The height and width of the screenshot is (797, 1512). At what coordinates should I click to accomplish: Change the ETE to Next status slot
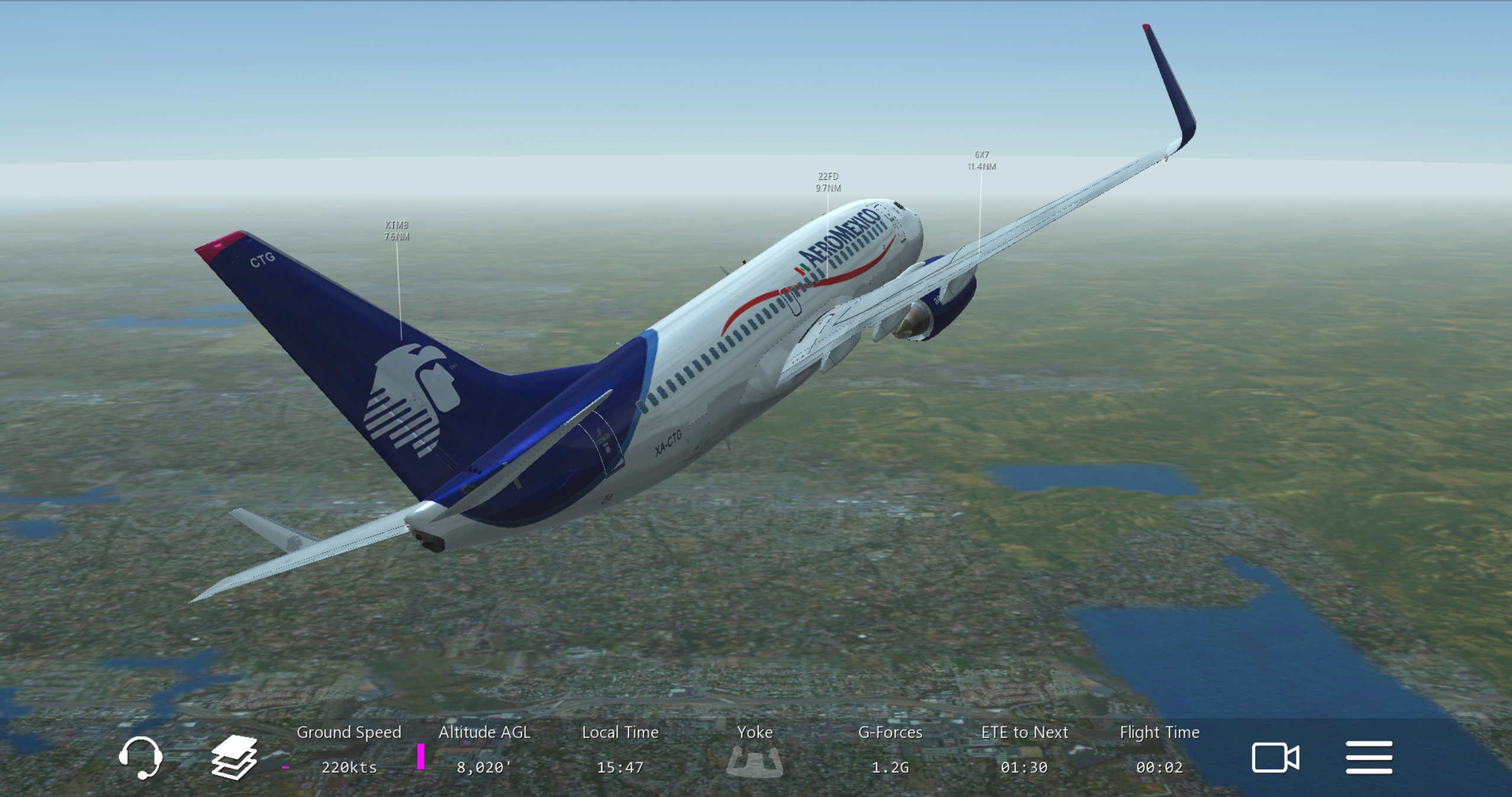[x=1024, y=750]
